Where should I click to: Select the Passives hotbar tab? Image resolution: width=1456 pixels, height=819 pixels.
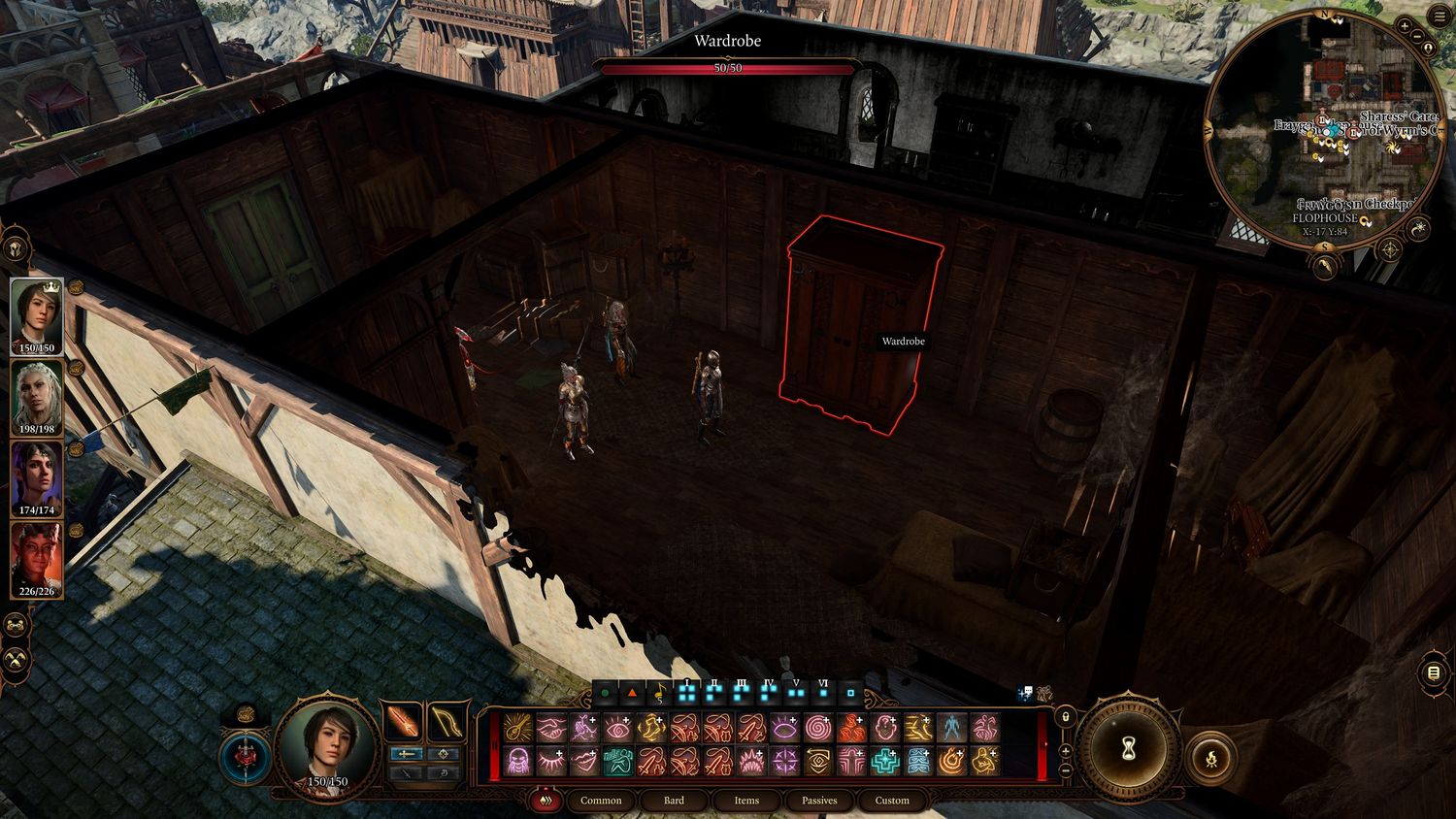click(x=819, y=801)
